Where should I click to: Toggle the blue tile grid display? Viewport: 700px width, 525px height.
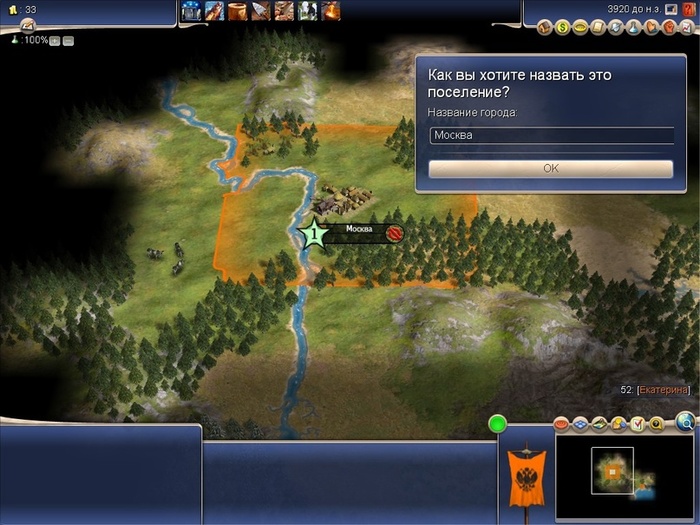pyautogui.click(x=578, y=425)
